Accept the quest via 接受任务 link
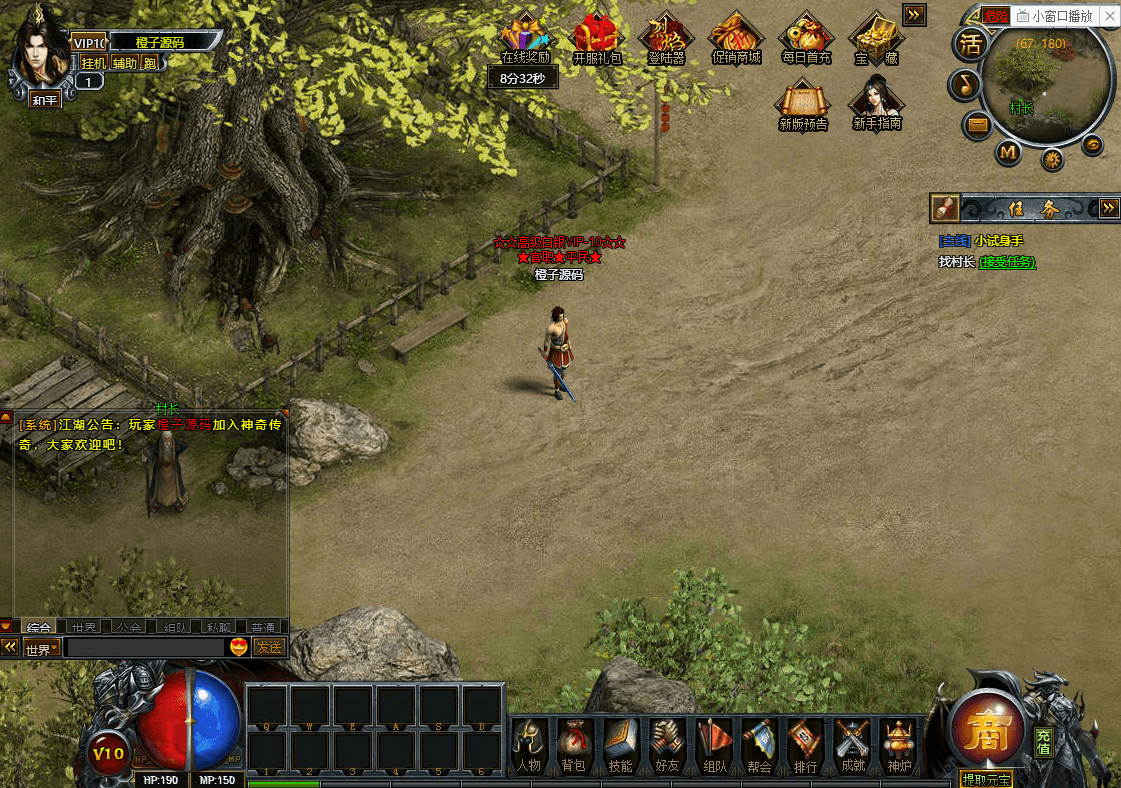This screenshot has width=1121, height=788. coord(1006,262)
